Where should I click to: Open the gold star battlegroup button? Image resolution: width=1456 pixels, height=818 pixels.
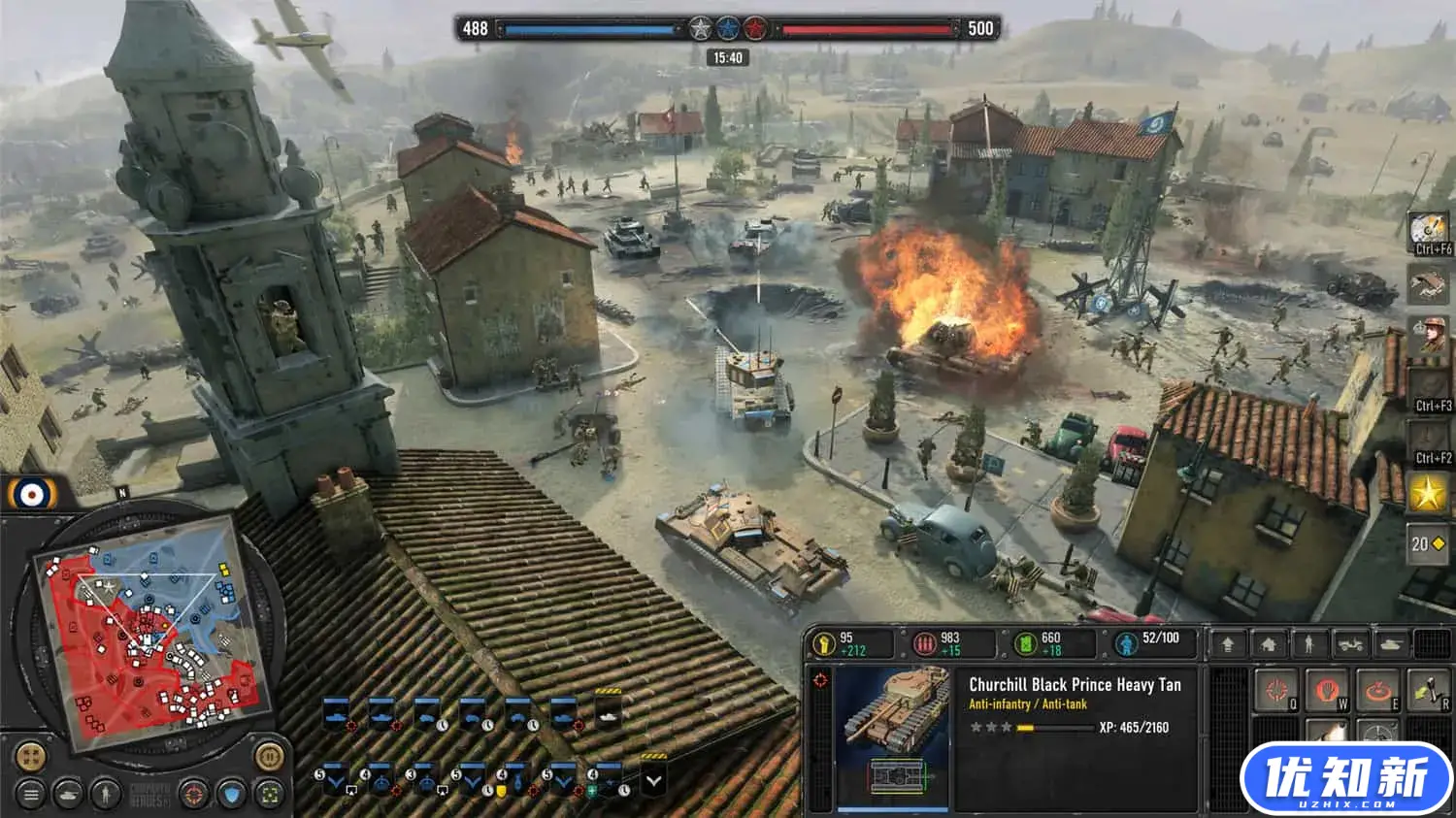click(1428, 494)
